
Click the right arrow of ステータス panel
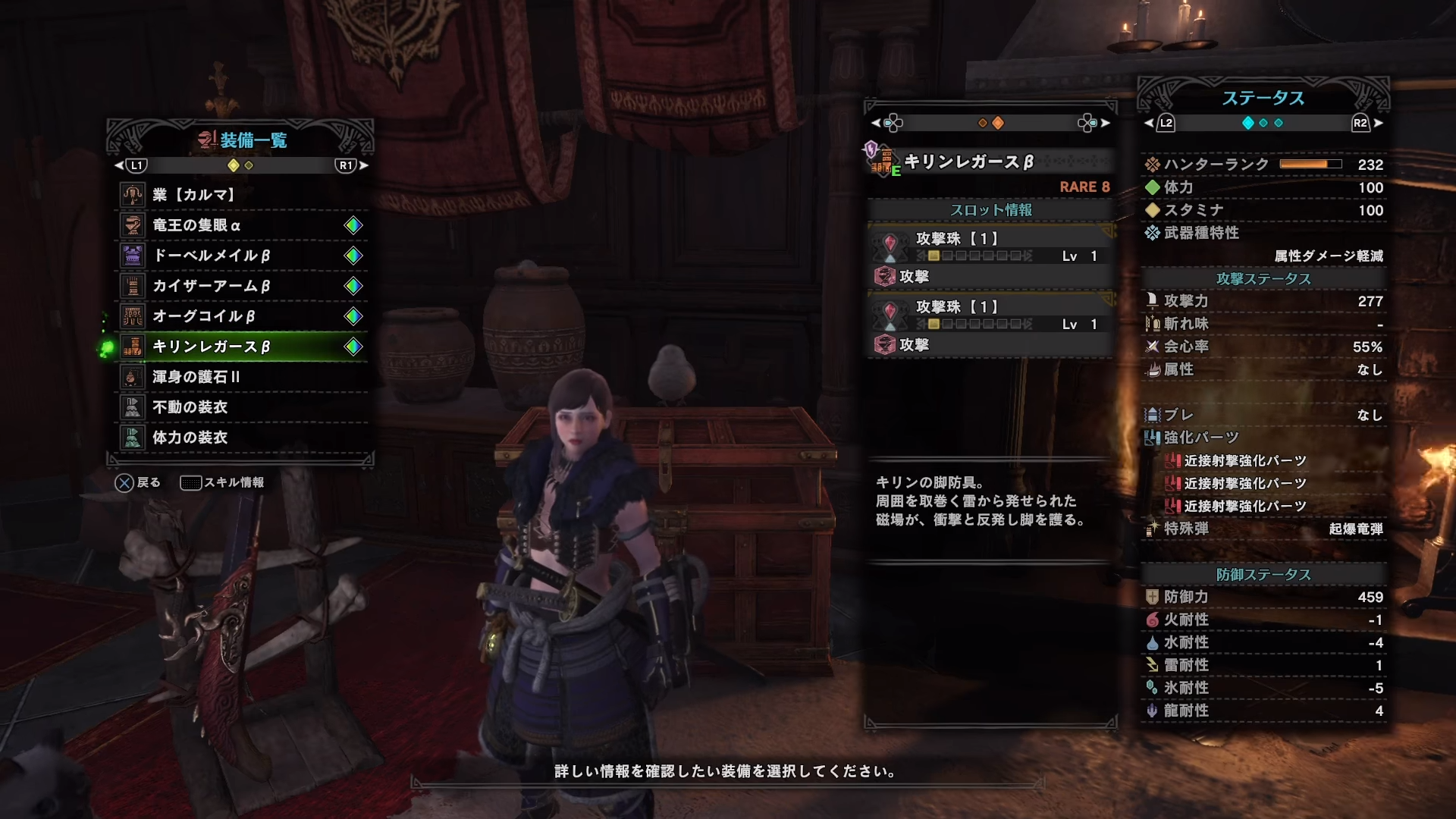coord(1378,123)
